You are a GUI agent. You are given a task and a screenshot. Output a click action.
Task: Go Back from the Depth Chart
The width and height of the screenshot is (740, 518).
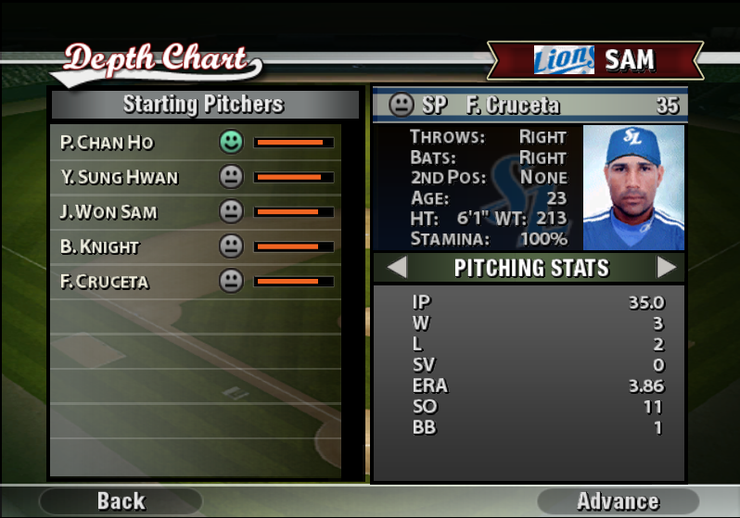(120, 501)
